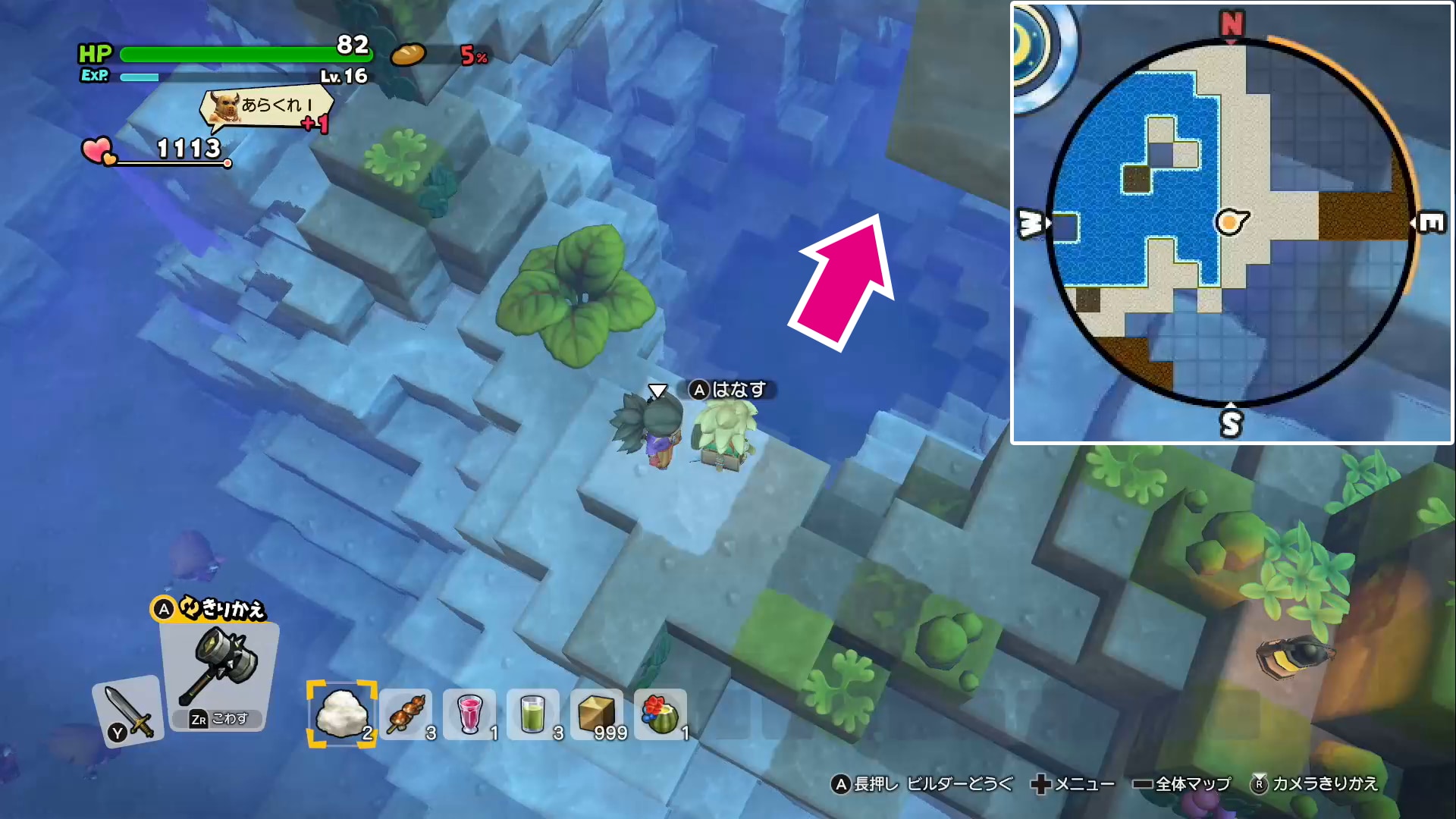This screenshot has height=819, width=1456.
Task: Select the white fluffy material in the hotbar
Action: tap(341, 713)
